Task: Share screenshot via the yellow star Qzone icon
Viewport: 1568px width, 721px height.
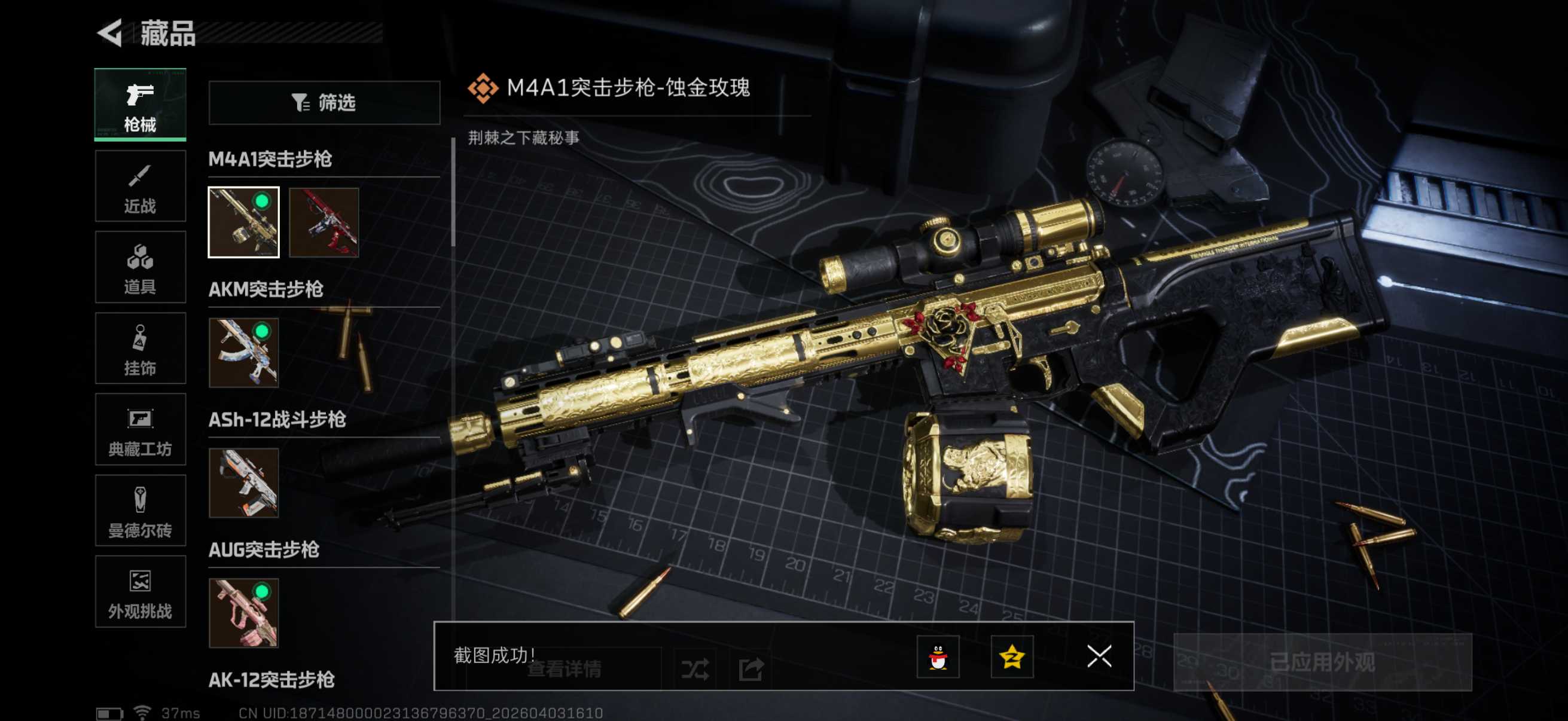Action: click(1012, 656)
